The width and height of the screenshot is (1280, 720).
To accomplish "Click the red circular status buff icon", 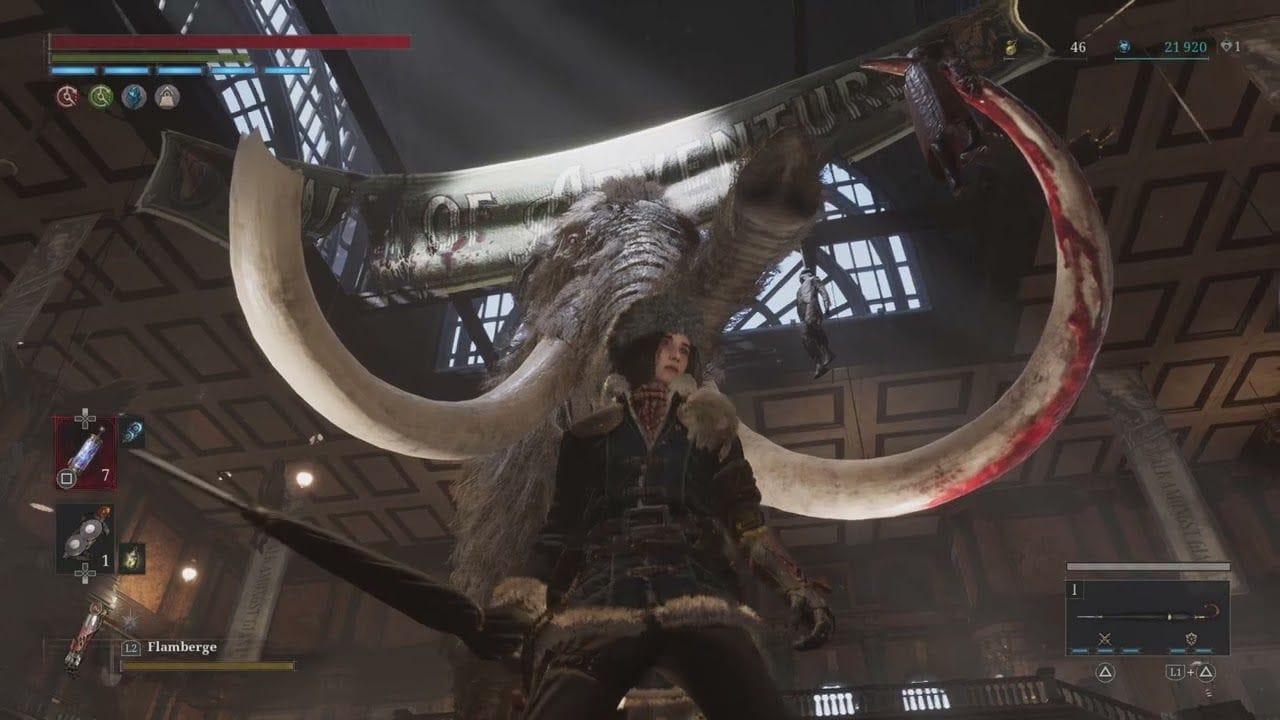I will (x=68, y=96).
